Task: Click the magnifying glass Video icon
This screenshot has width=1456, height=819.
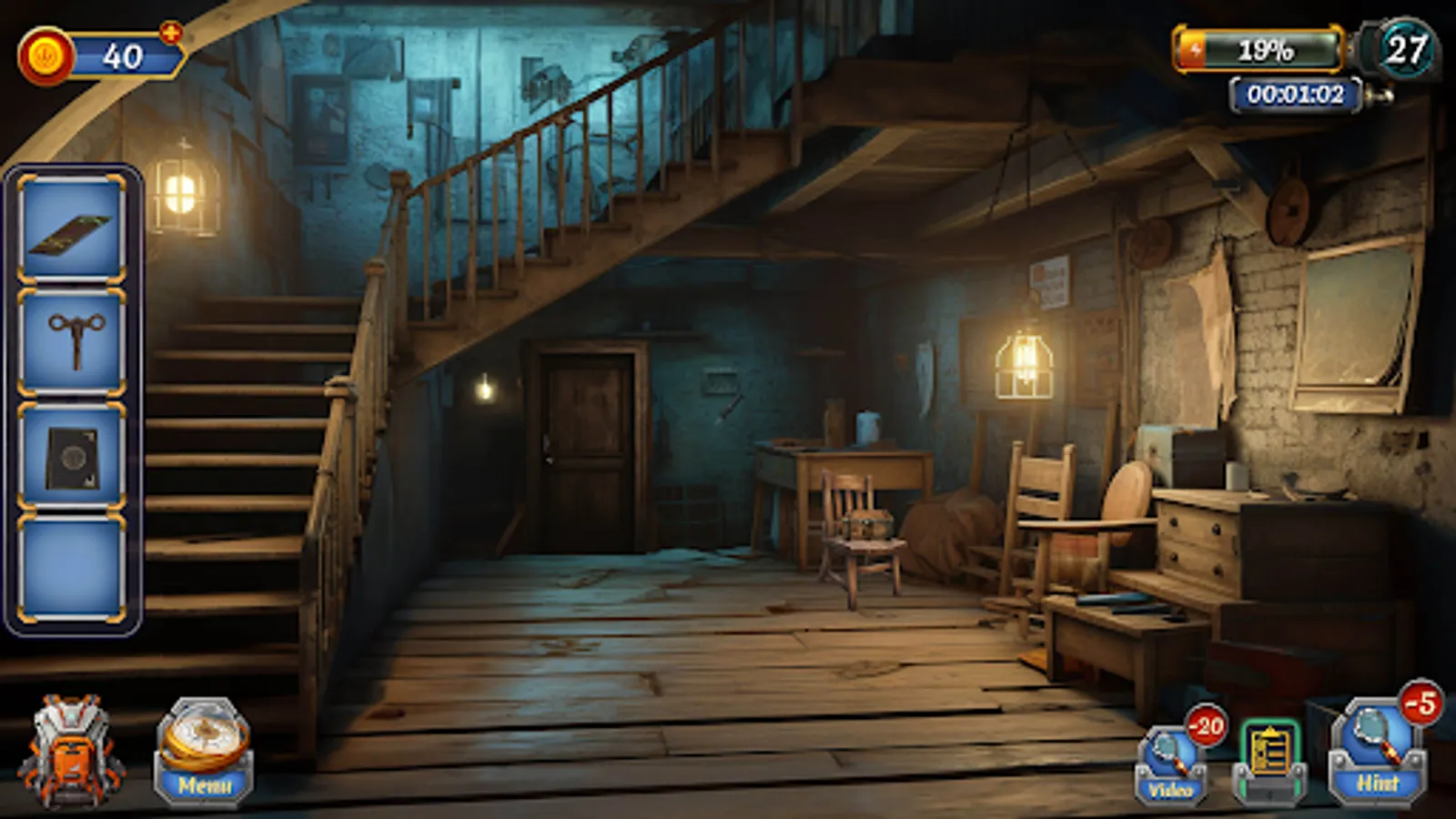Action: [x=1170, y=755]
